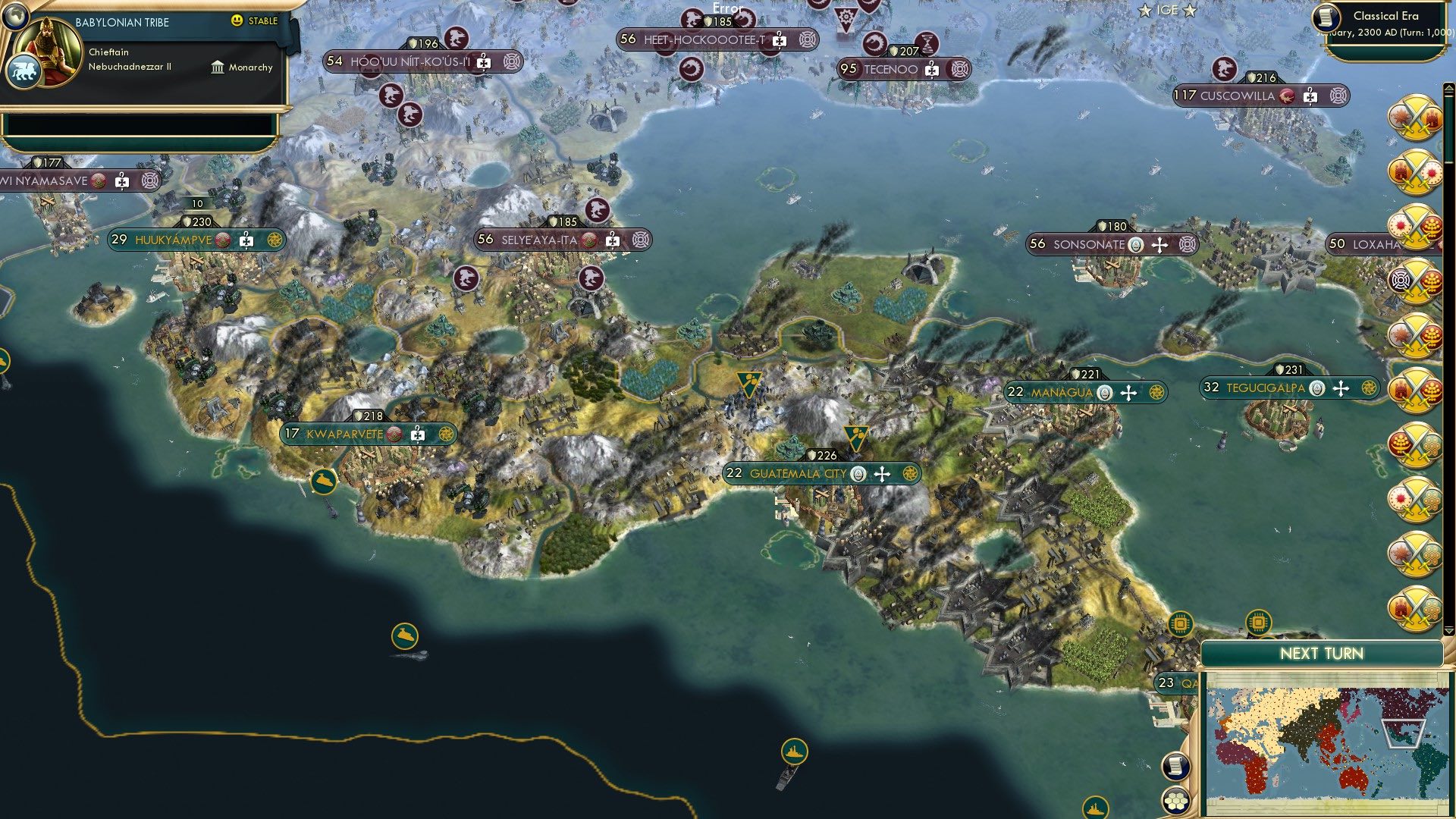Select the Managua city banner
The width and height of the screenshot is (1456, 819).
(x=1062, y=393)
